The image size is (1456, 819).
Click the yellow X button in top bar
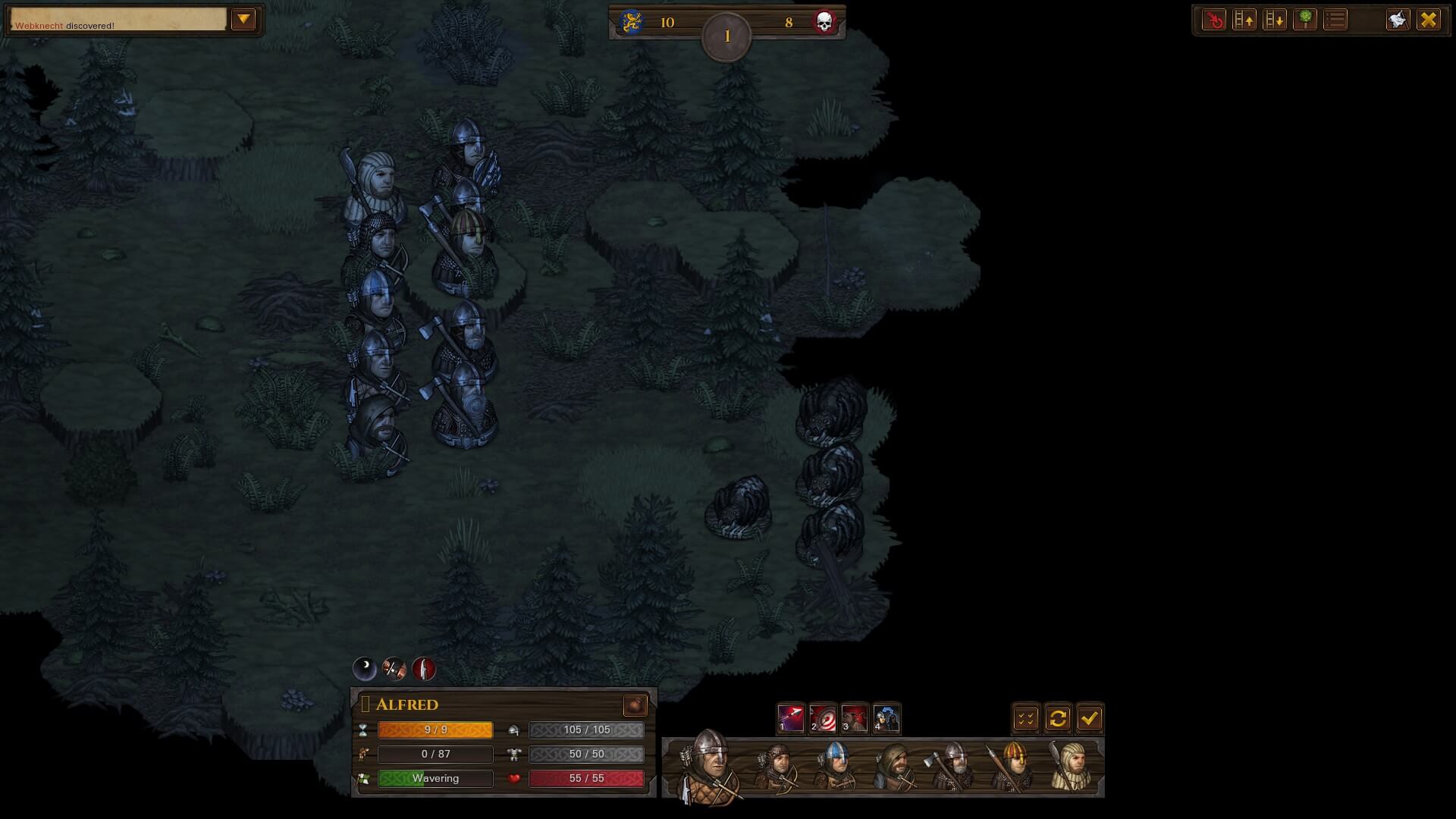click(x=1429, y=20)
